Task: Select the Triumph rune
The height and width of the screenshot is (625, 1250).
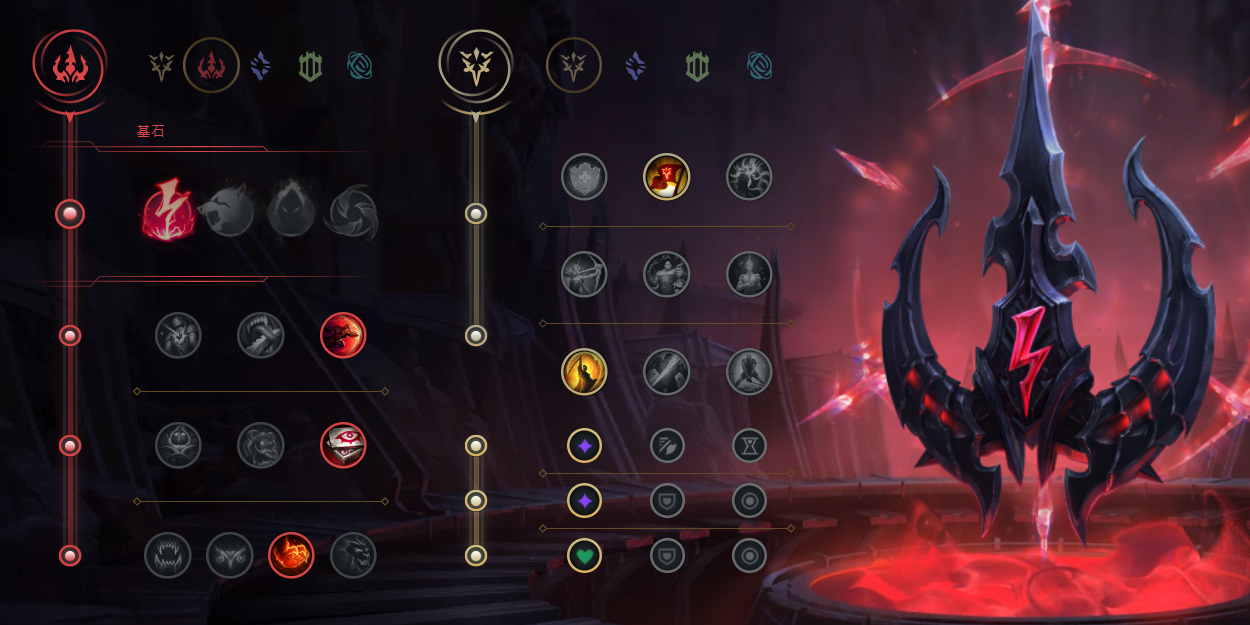Action: (x=667, y=177)
